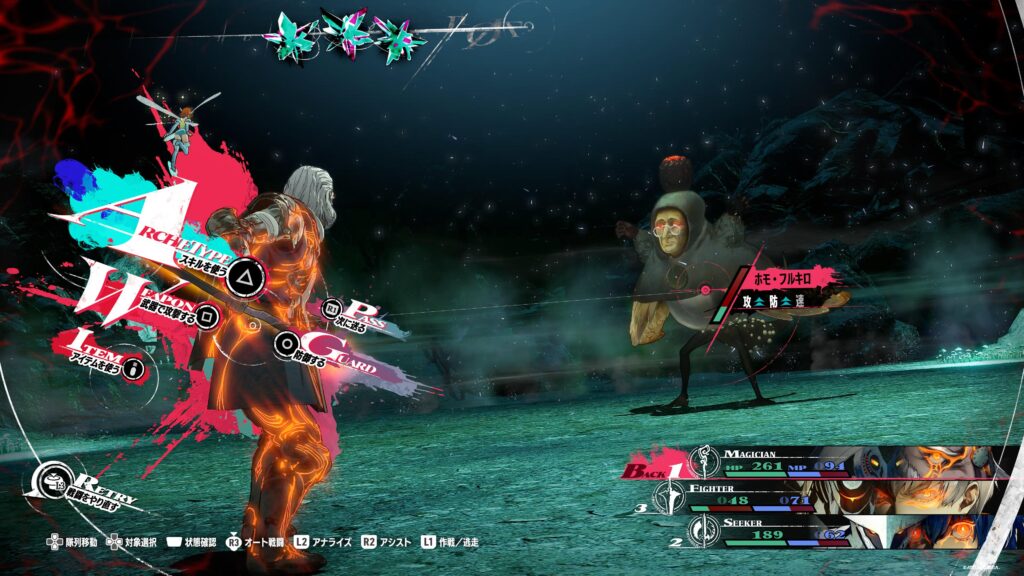This screenshot has width=1024, height=576.
Task: Open the Item command
Action: 132,369
